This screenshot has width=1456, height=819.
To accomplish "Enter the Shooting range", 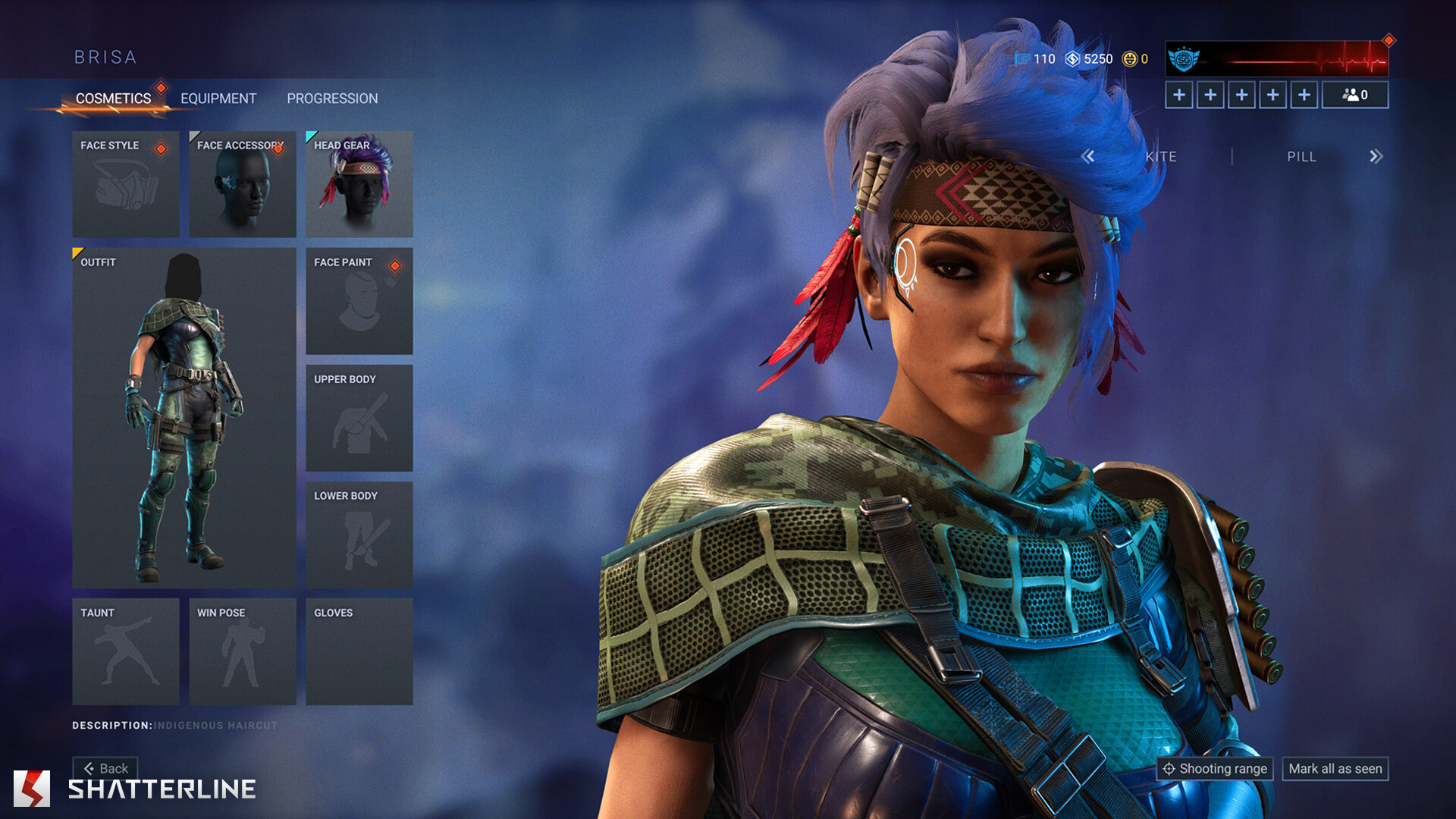I will coord(1215,769).
